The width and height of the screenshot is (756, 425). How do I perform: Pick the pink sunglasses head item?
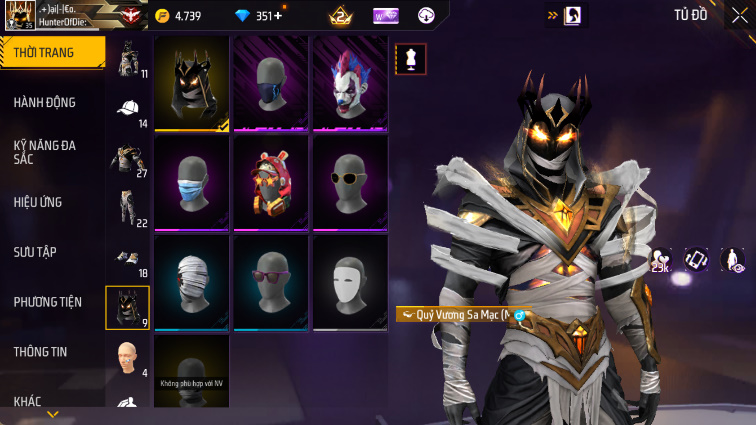coord(271,283)
